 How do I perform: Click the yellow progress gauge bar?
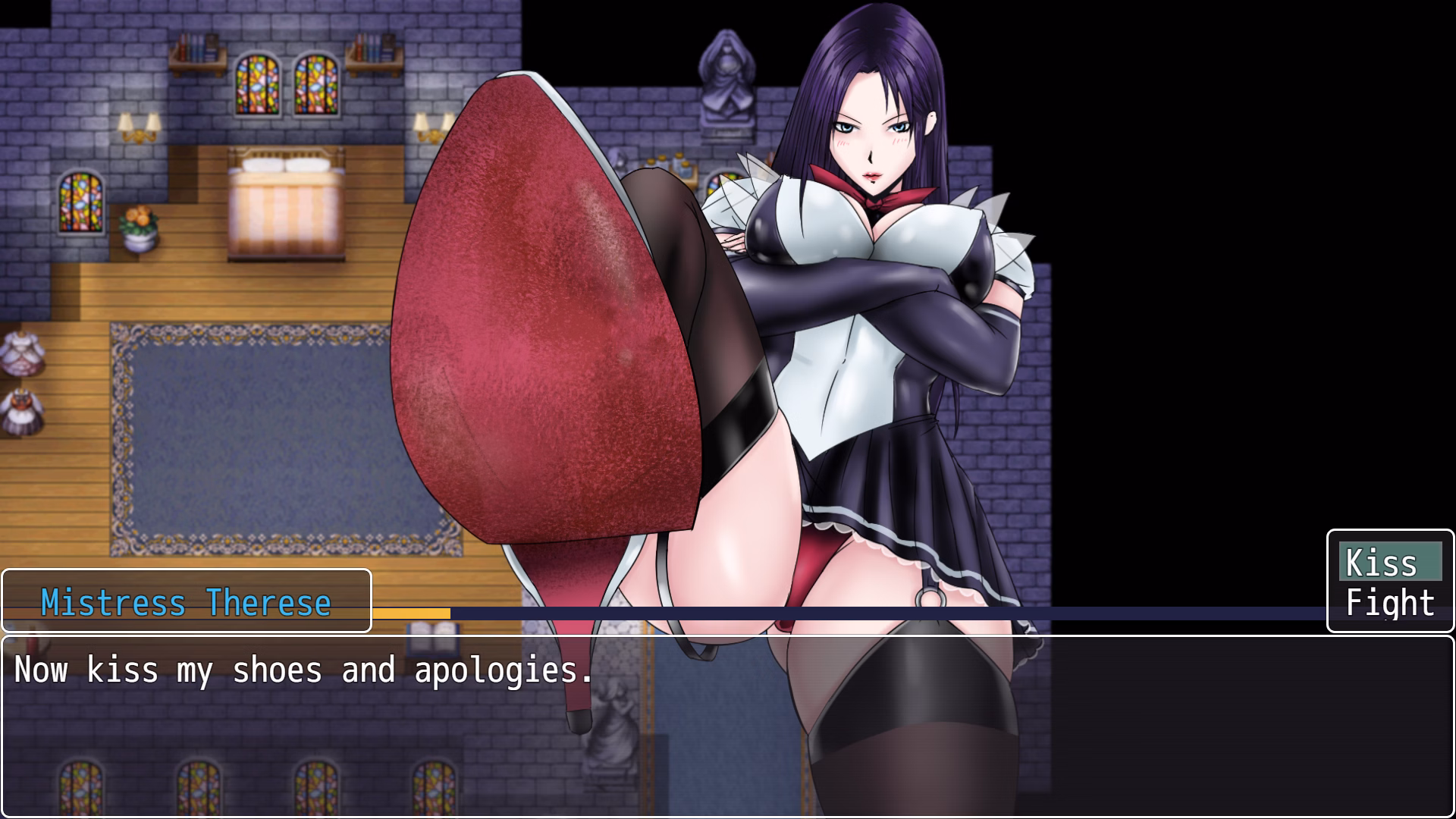[413, 614]
